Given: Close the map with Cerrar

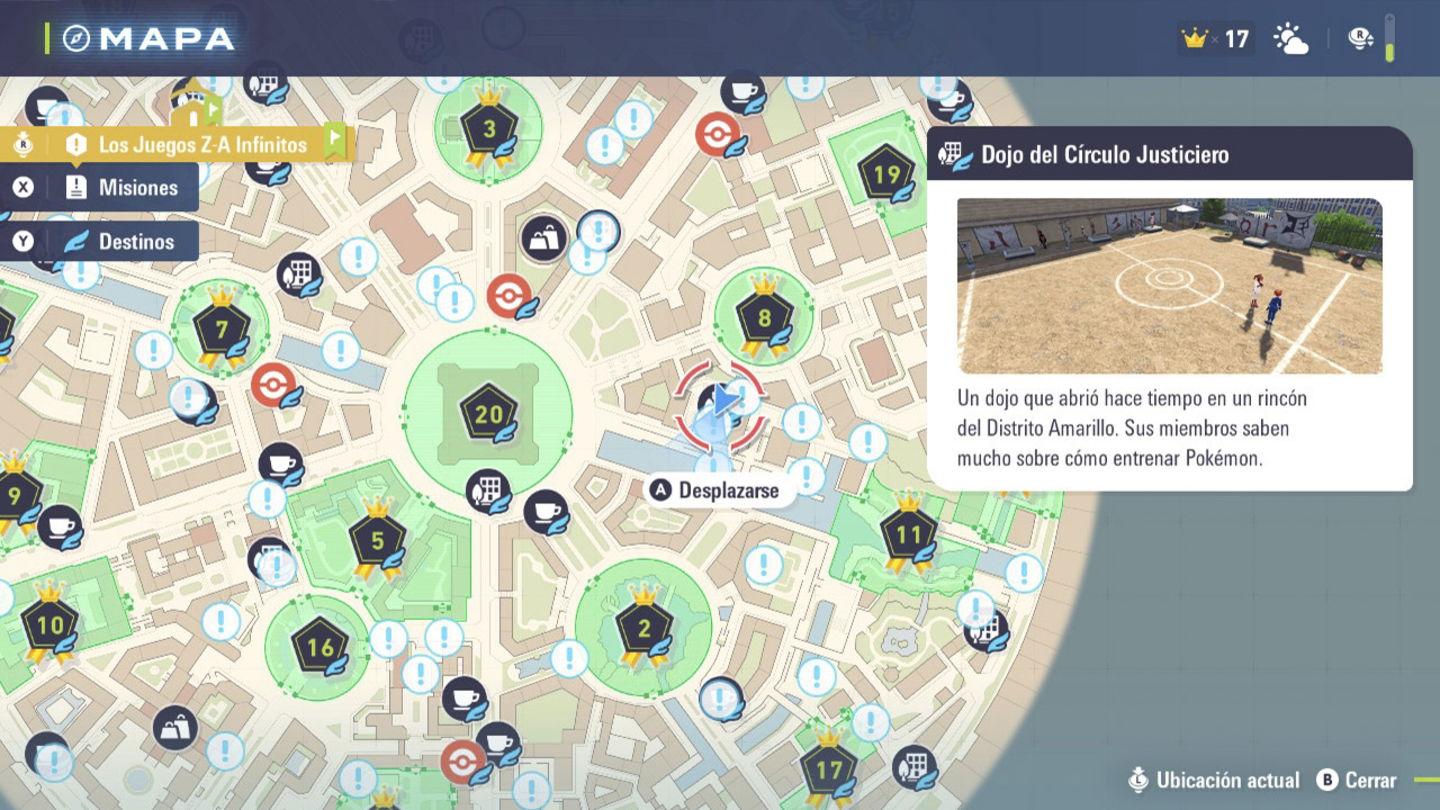Looking at the screenshot, I should [x=1357, y=780].
